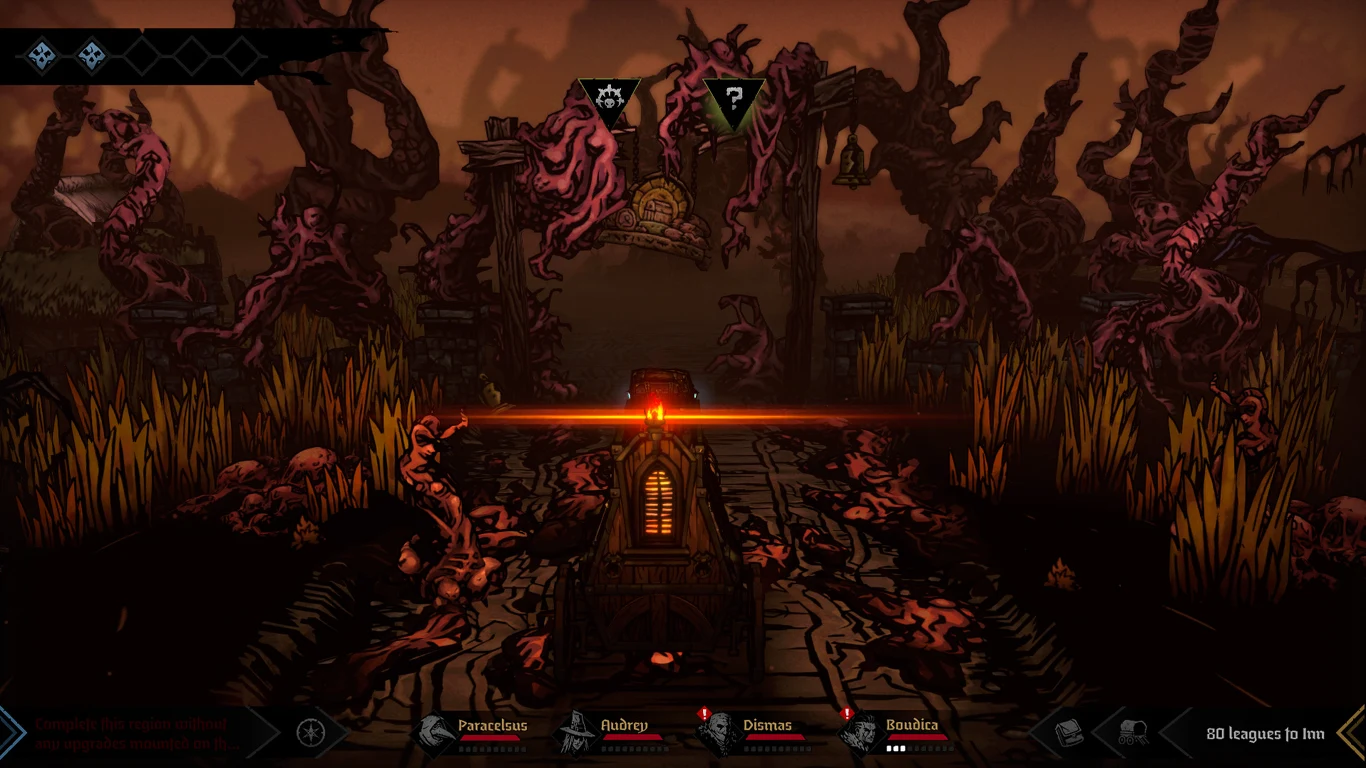Click the 80 leagues to Inn indicator

point(1264,733)
